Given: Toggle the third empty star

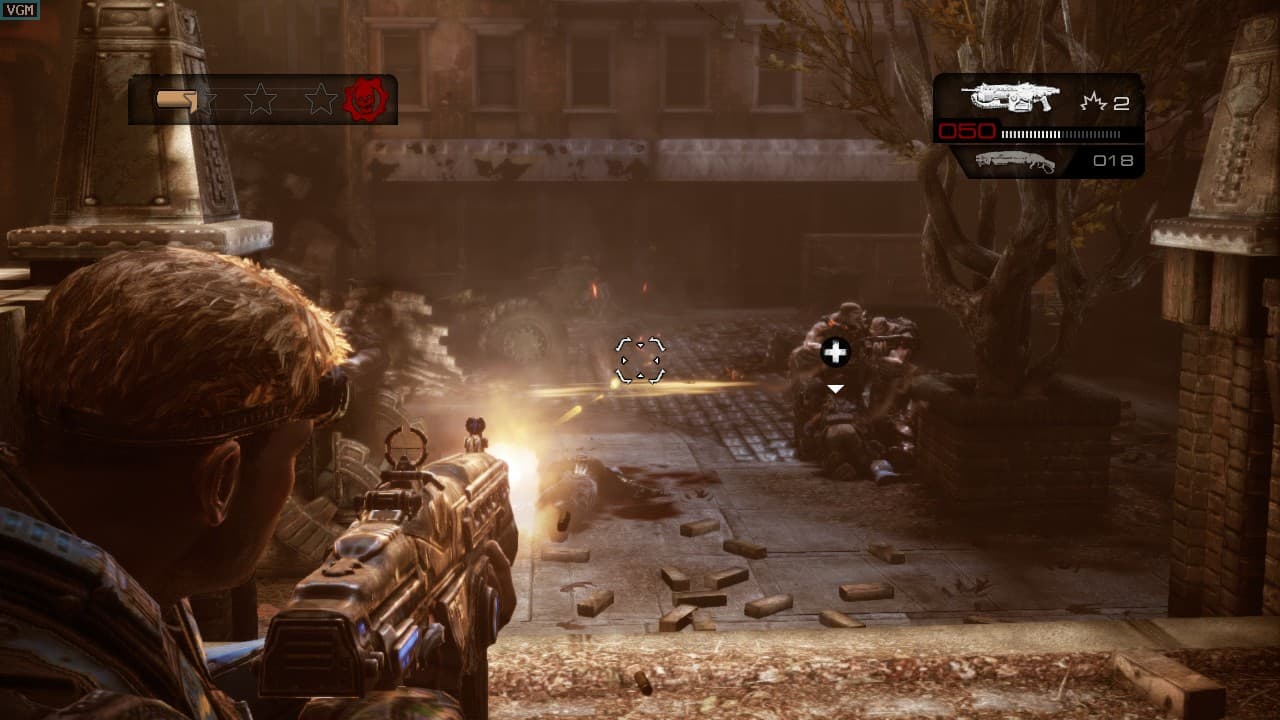Looking at the screenshot, I should click(x=320, y=99).
